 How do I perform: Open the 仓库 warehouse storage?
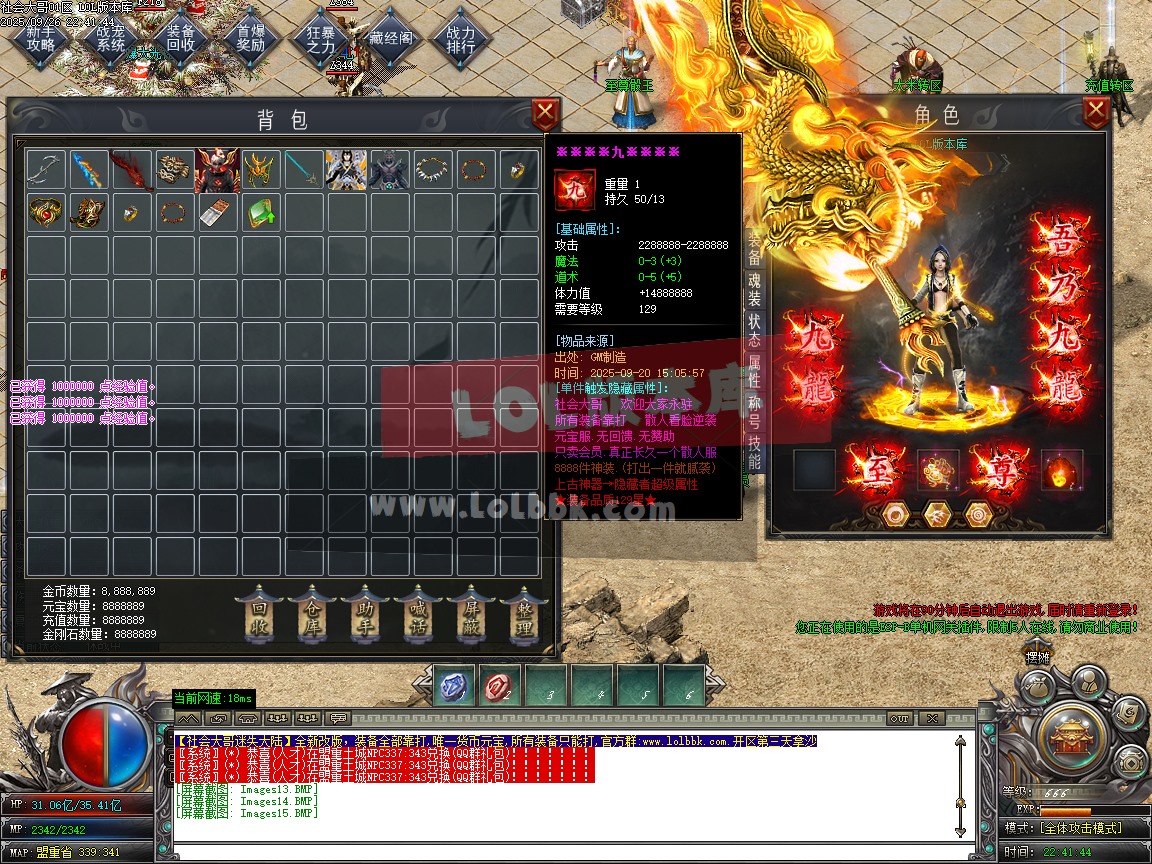click(312, 615)
